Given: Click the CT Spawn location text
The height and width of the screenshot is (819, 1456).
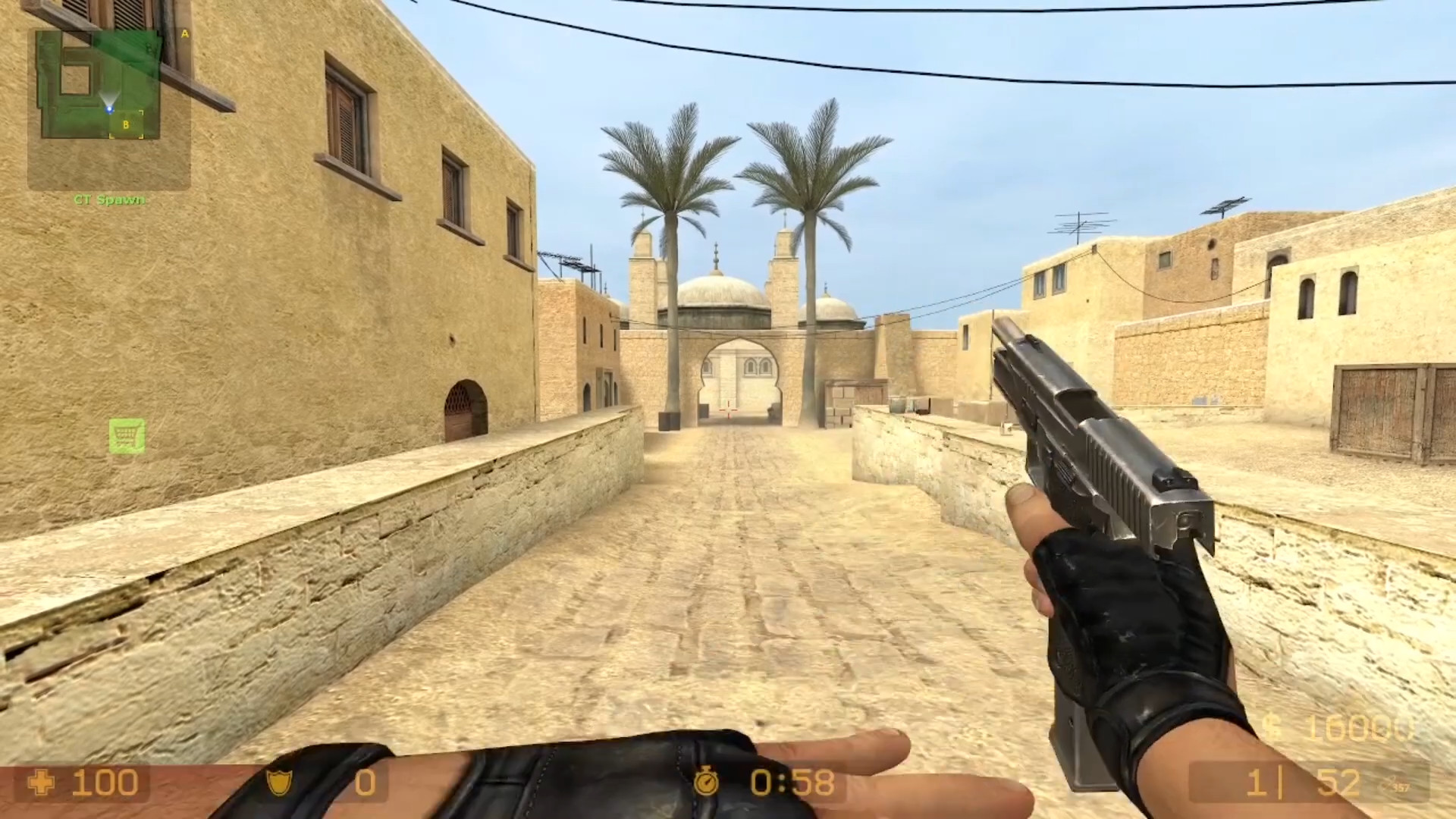Looking at the screenshot, I should coord(108,200).
